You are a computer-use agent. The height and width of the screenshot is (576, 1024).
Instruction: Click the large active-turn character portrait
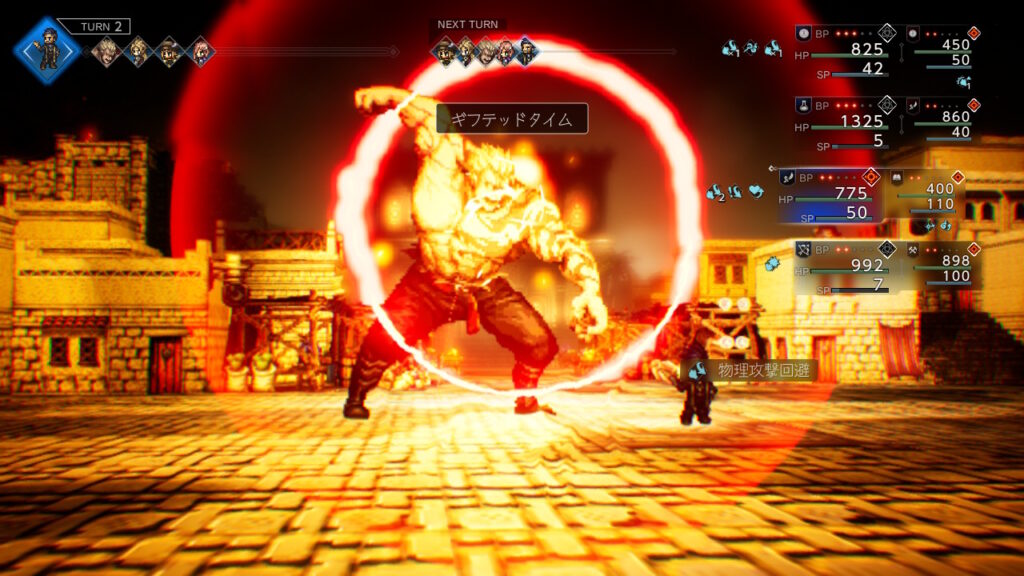pos(47,49)
